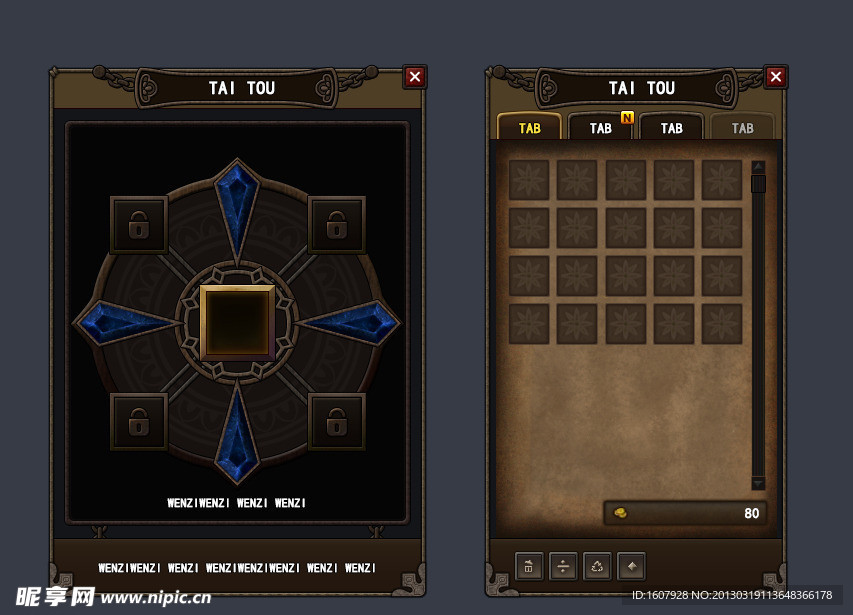This screenshot has width=853, height=615.
Task: Activate the recycle-symbol button
Action: tap(597, 567)
